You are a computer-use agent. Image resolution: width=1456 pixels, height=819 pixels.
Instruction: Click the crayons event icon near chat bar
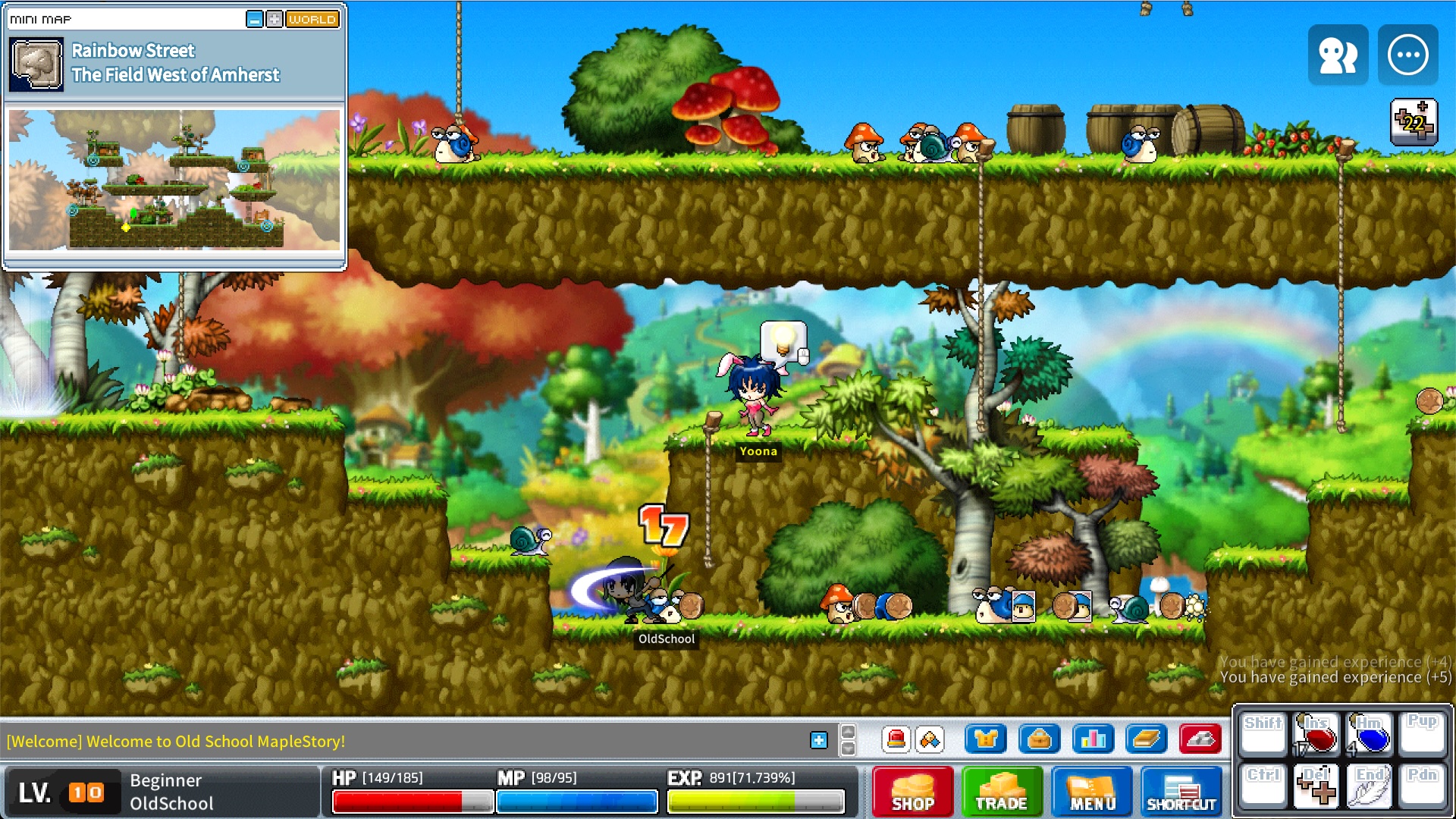(931, 739)
